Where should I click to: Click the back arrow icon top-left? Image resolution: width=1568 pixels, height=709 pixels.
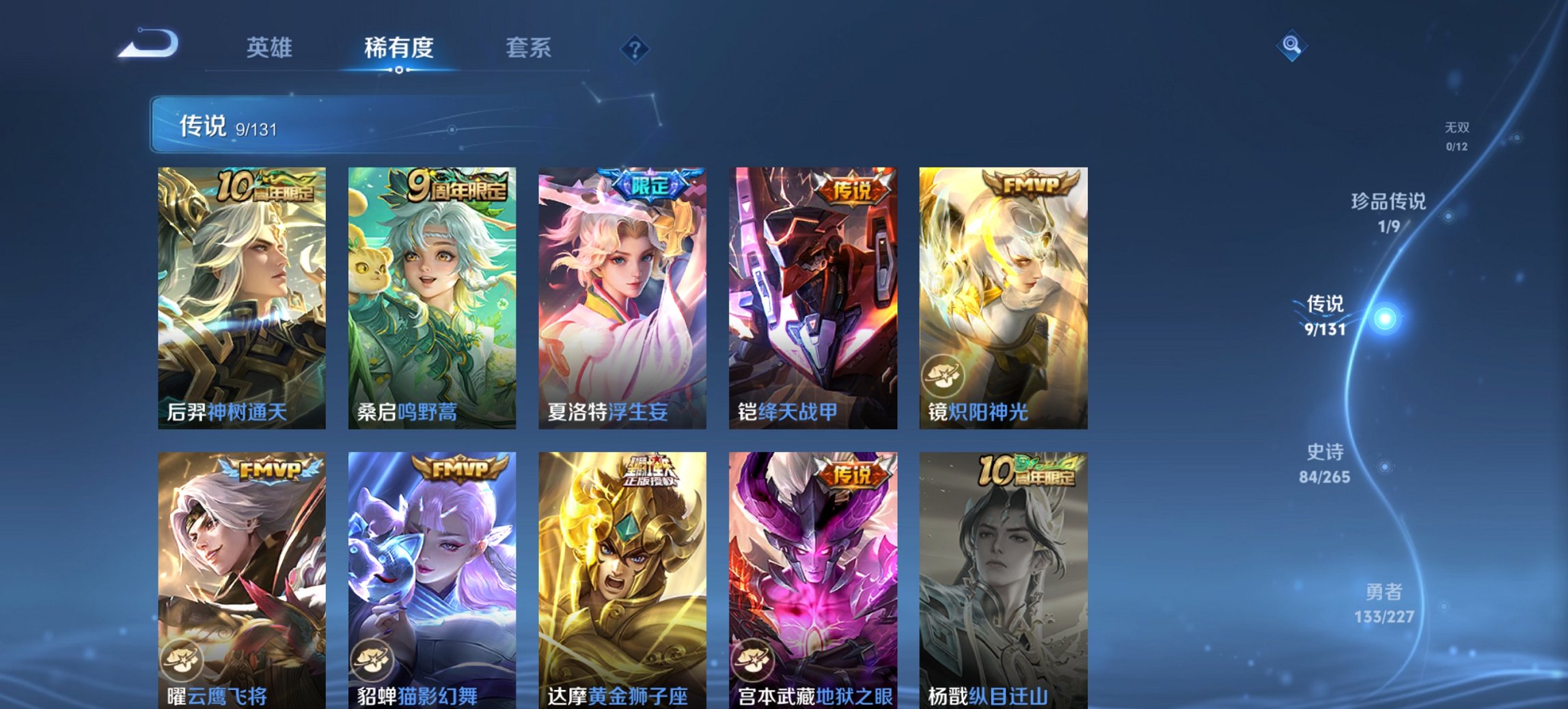point(149,43)
